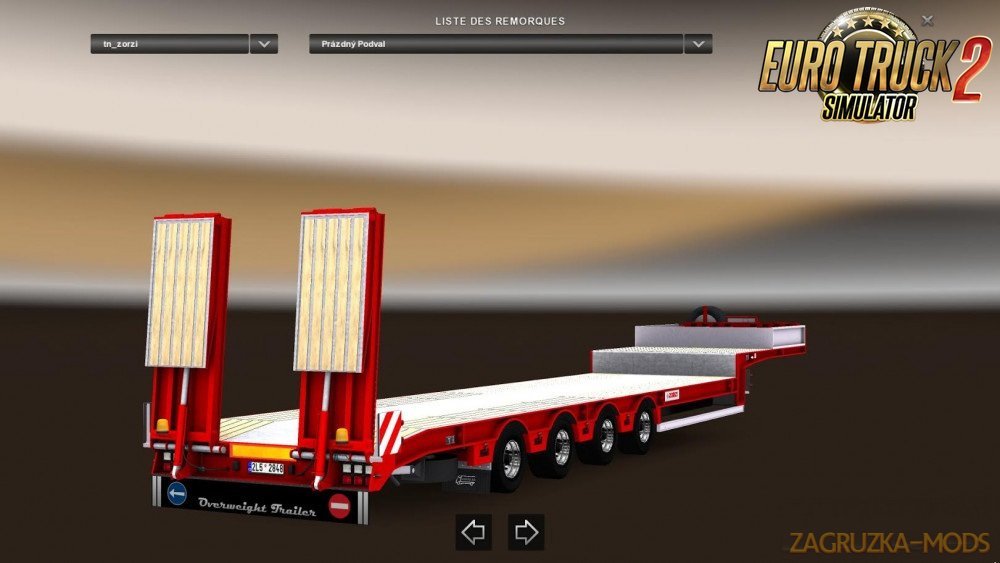Open the tn_zorzi dropdown list
The image size is (1000, 563).
pyautogui.click(x=264, y=44)
